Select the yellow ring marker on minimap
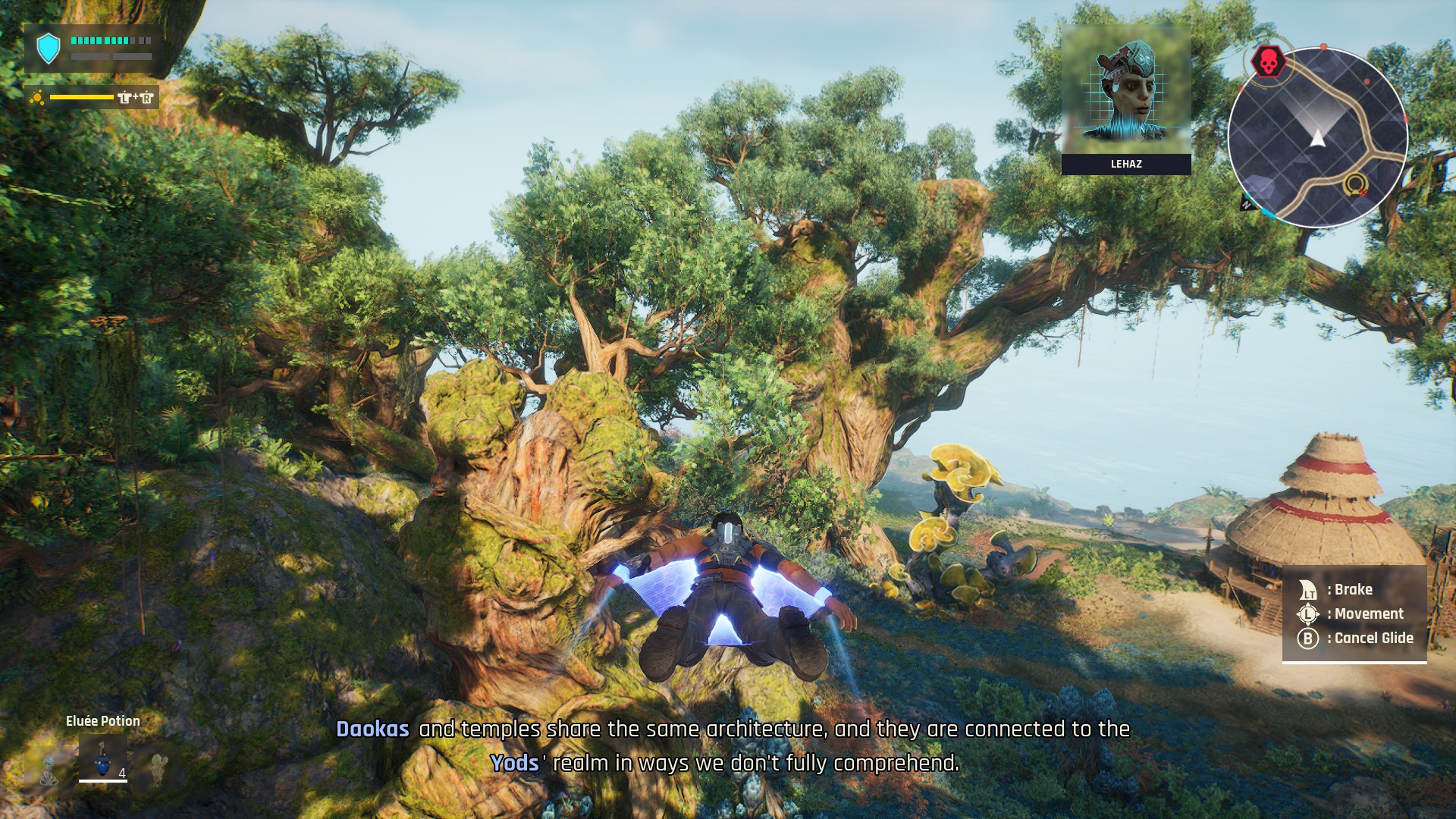Viewport: 1456px width, 819px height. [x=1354, y=184]
